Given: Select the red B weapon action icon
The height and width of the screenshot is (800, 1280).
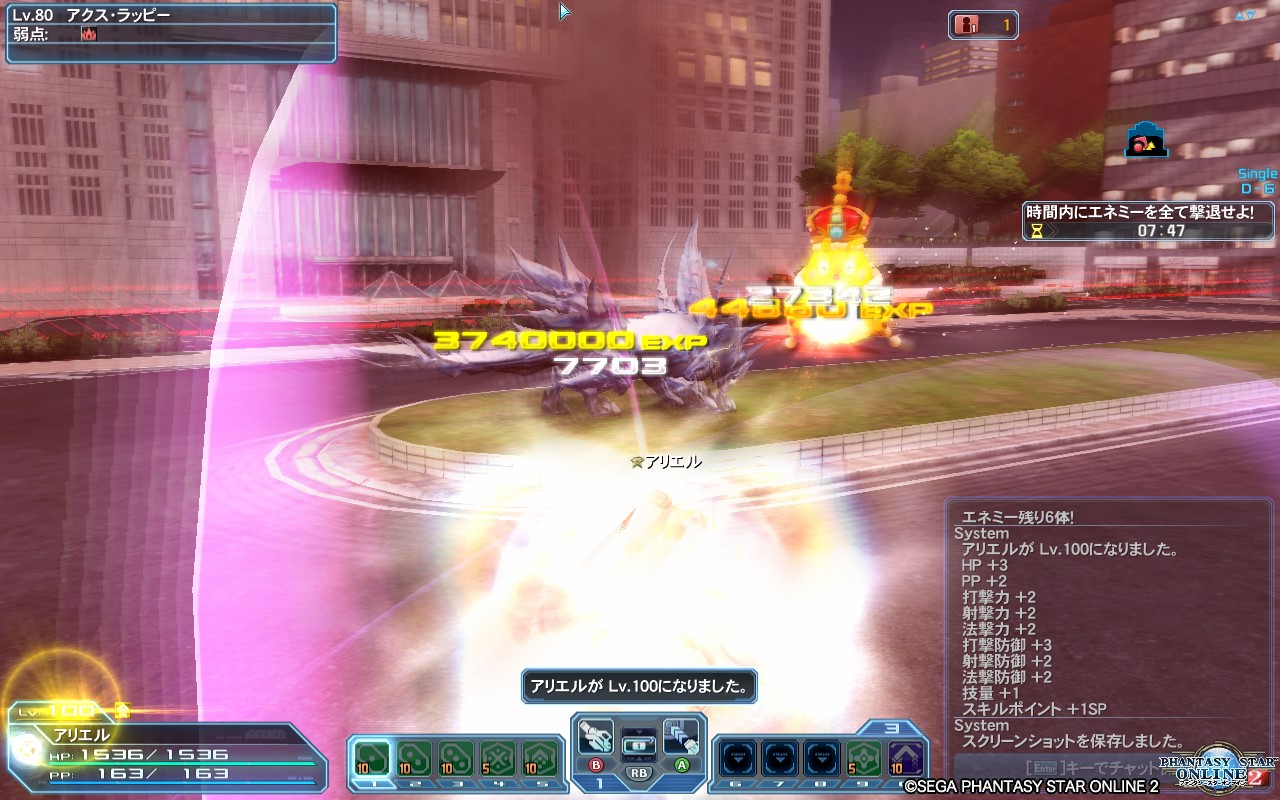Looking at the screenshot, I should pos(597,765).
